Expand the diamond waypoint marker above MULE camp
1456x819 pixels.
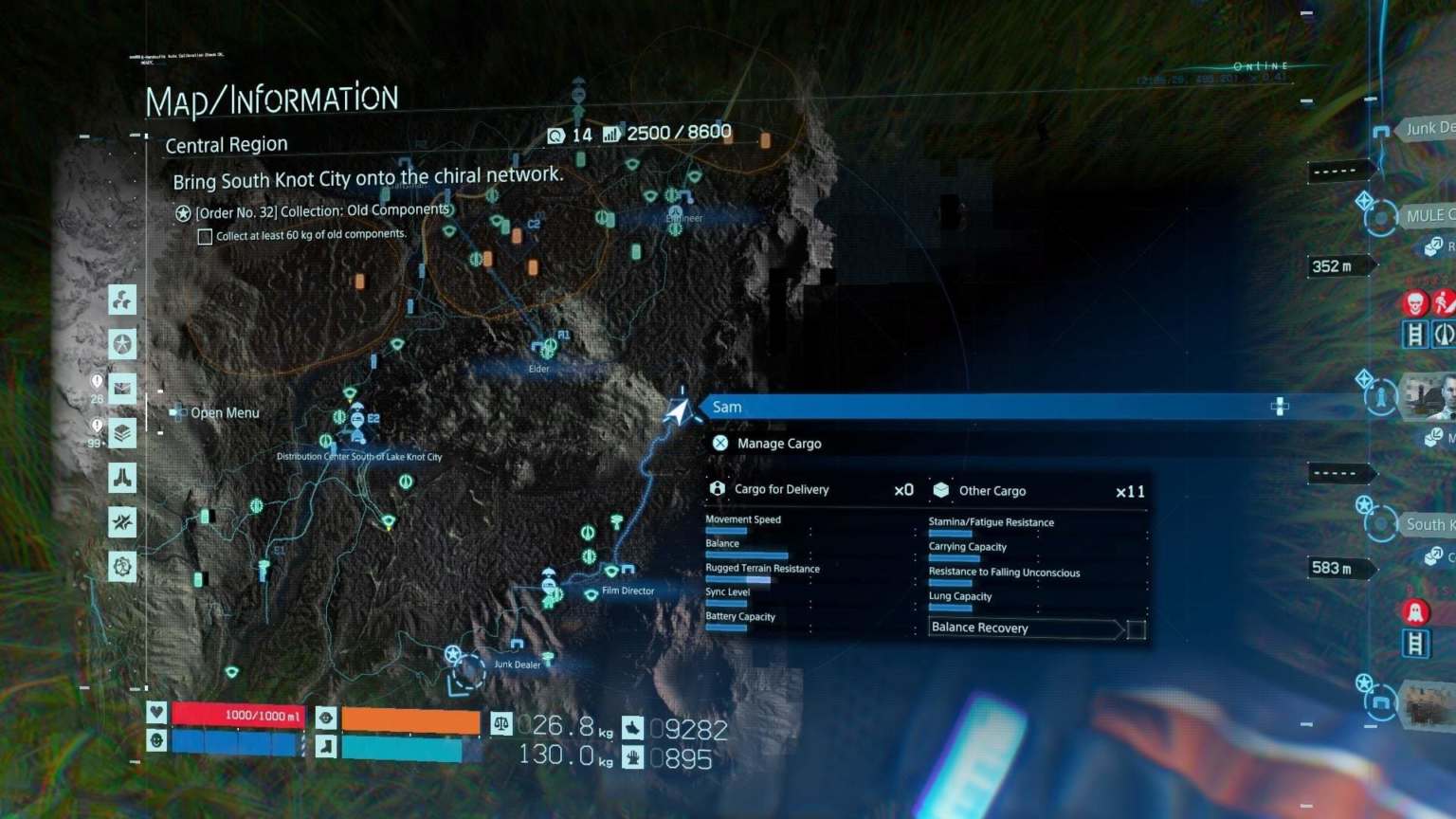pos(1365,198)
